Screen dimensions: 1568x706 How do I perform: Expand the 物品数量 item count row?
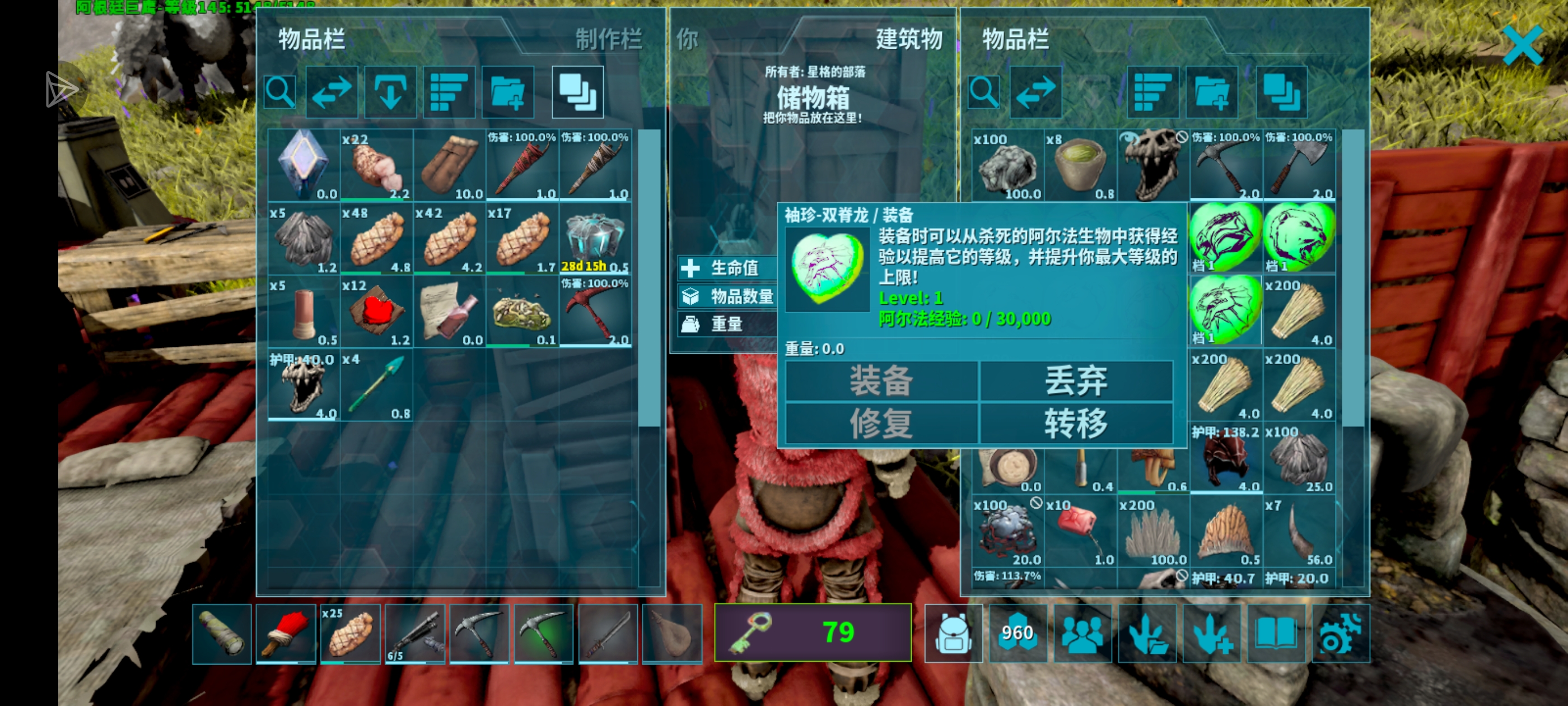[x=728, y=296]
